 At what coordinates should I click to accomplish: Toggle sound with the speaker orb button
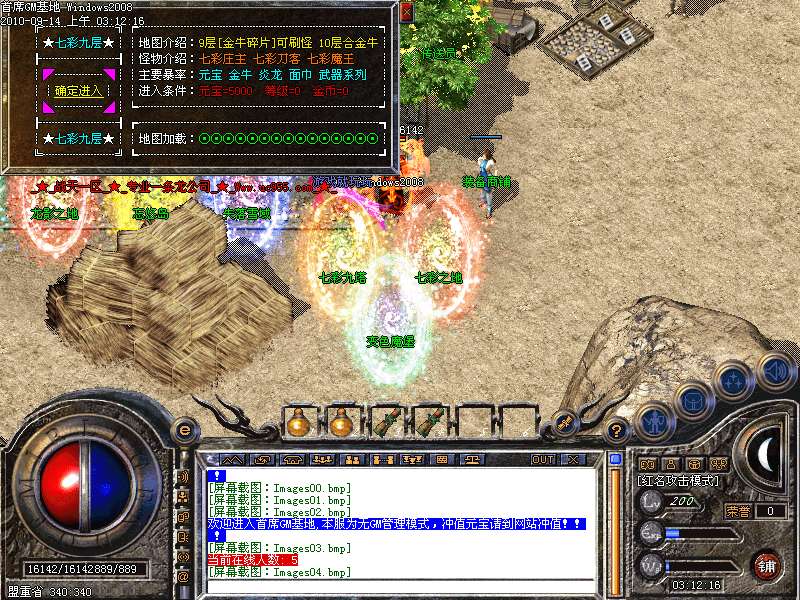[776, 372]
